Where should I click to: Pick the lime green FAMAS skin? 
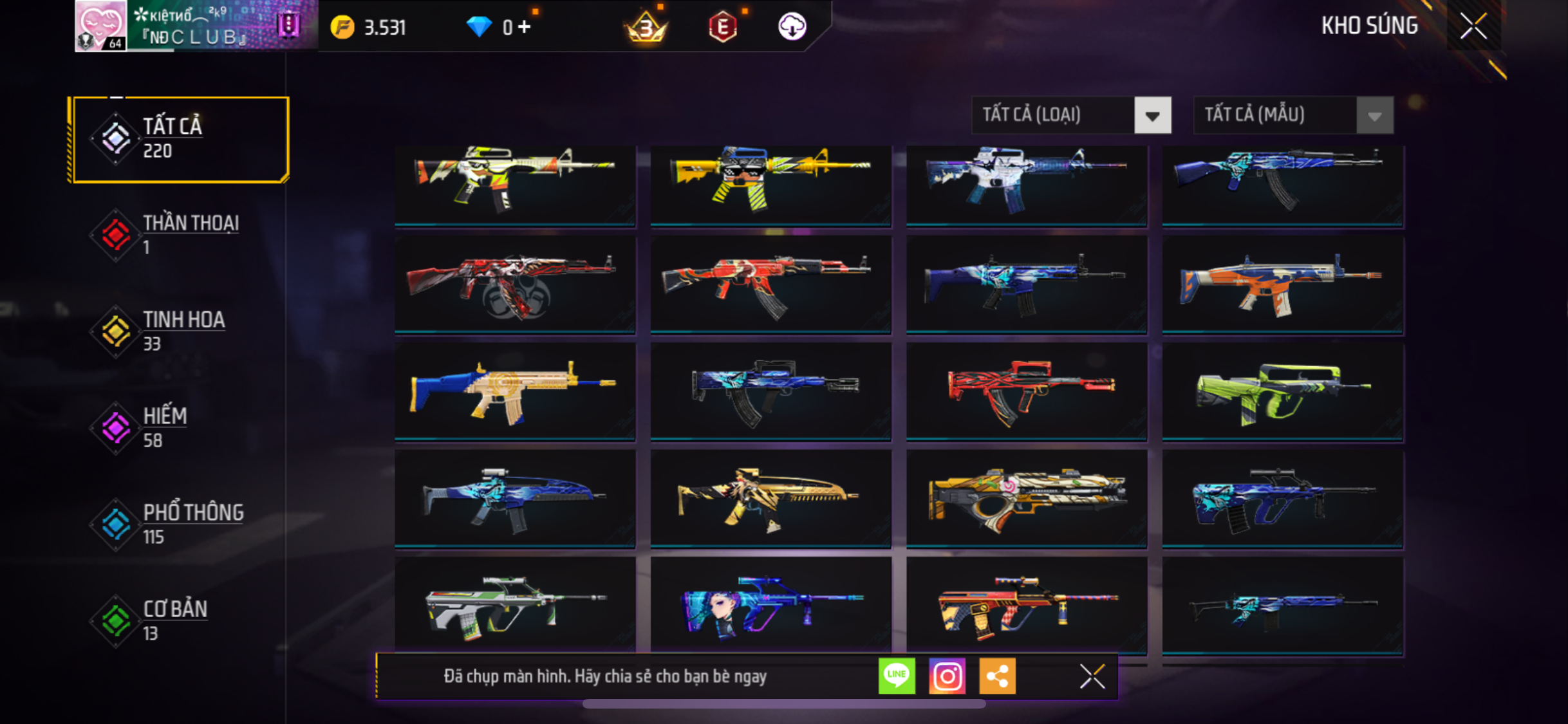pyautogui.click(x=1282, y=392)
